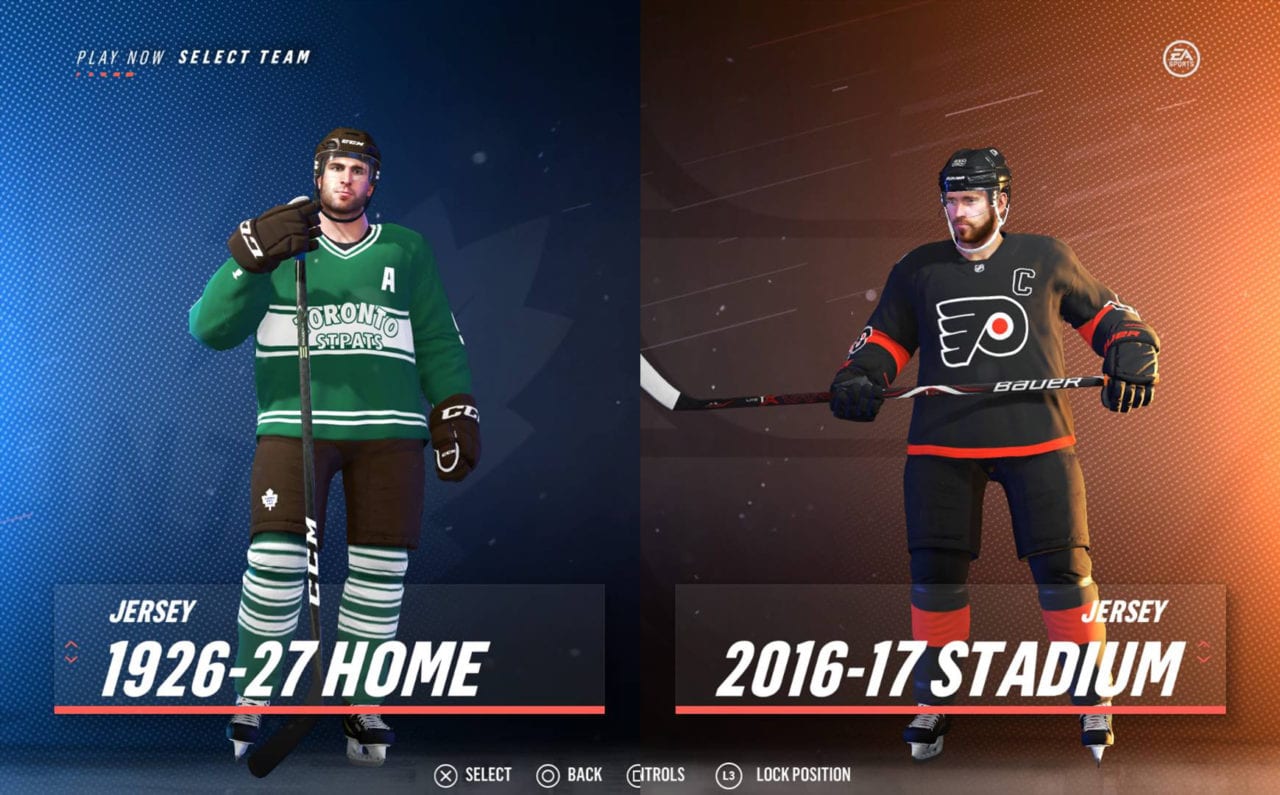Open CONTROLS from the bottom bar
This screenshot has height=795, width=1280.
pos(660,774)
